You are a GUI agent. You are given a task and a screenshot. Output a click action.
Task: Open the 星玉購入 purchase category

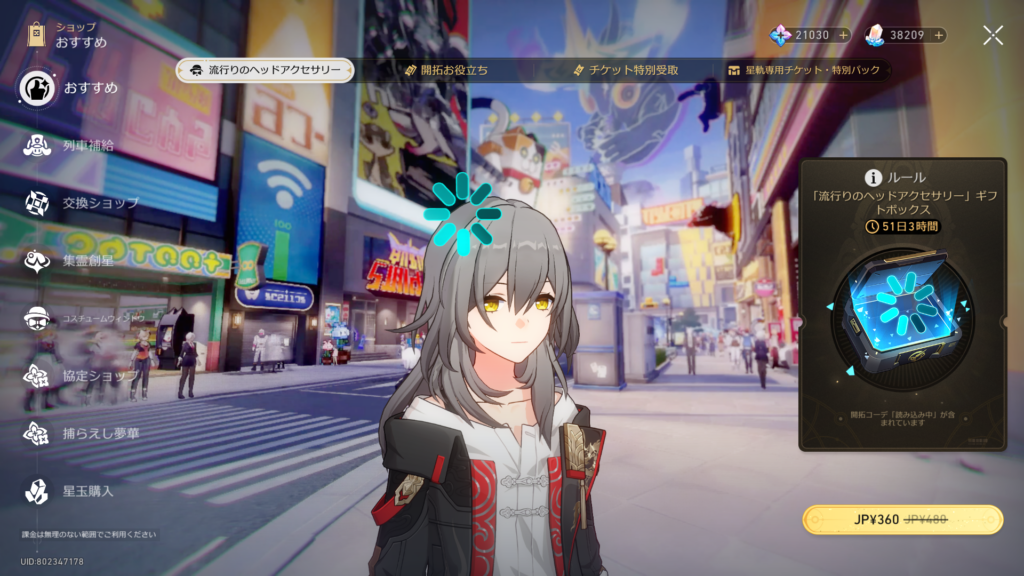point(68,491)
